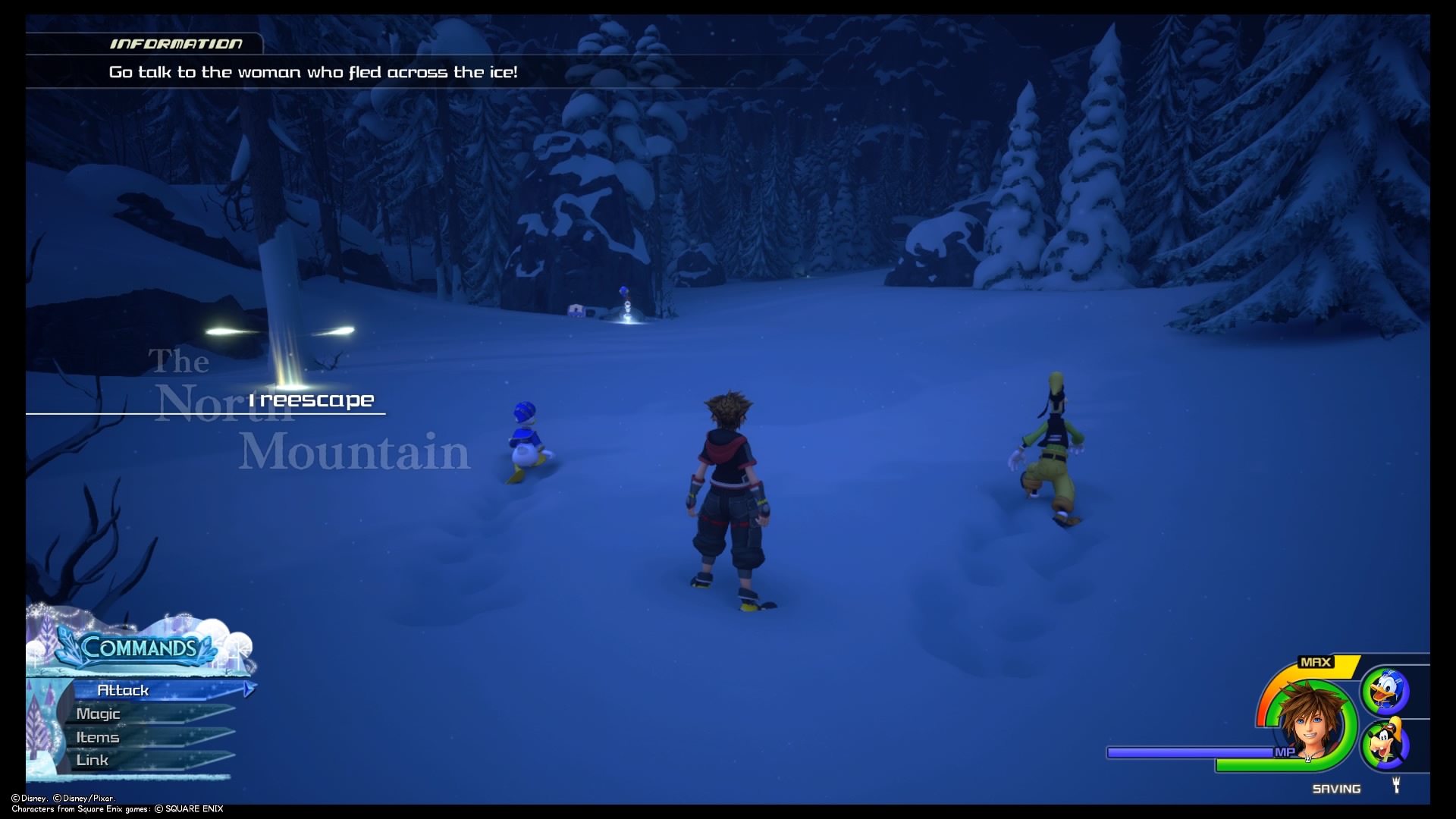Expand the Items command options

(x=97, y=736)
